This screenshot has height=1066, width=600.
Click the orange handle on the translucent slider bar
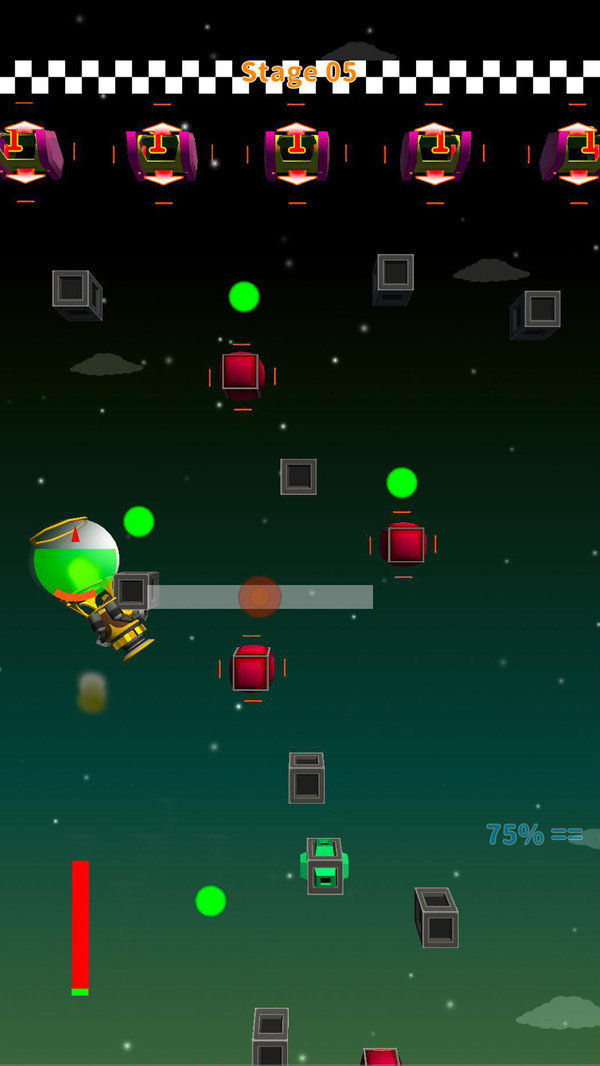coord(260,597)
